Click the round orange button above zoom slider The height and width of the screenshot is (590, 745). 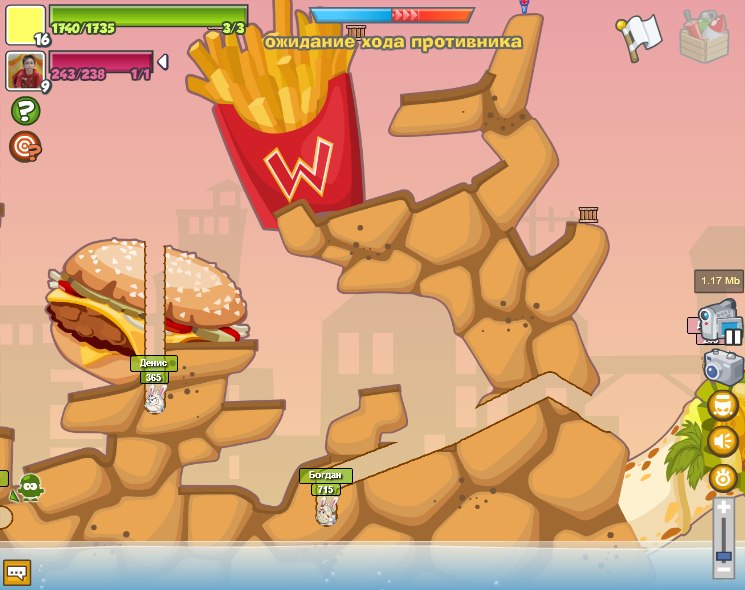tap(723, 477)
